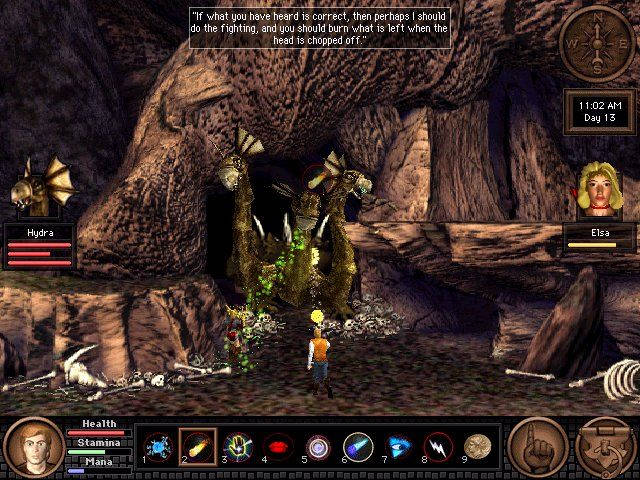The width and height of the screenshot is (640, 480).
Task: Select the blue frost spell in slot 7
Action: click(398, 446)
